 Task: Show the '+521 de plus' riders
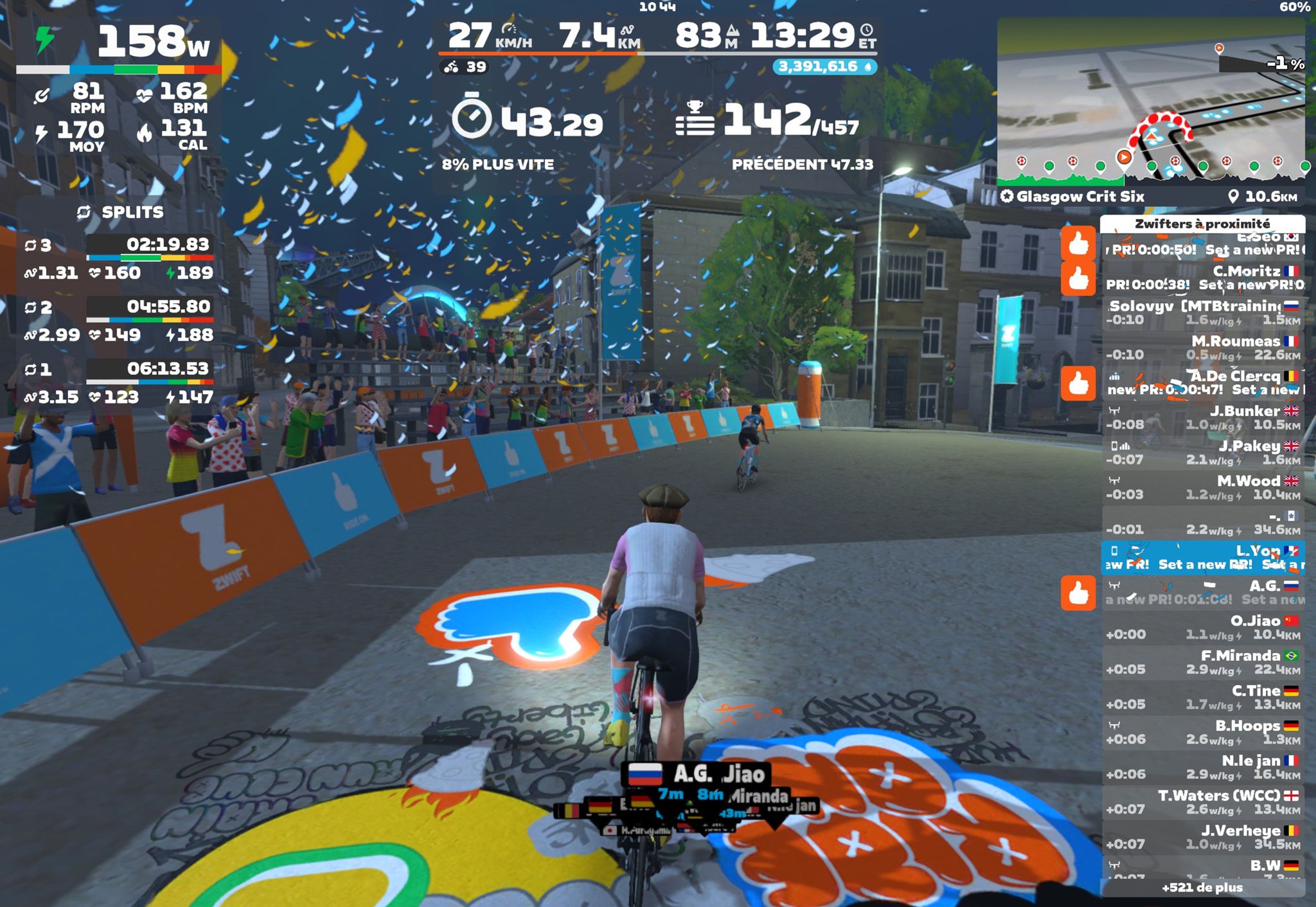coord(1202,888)
